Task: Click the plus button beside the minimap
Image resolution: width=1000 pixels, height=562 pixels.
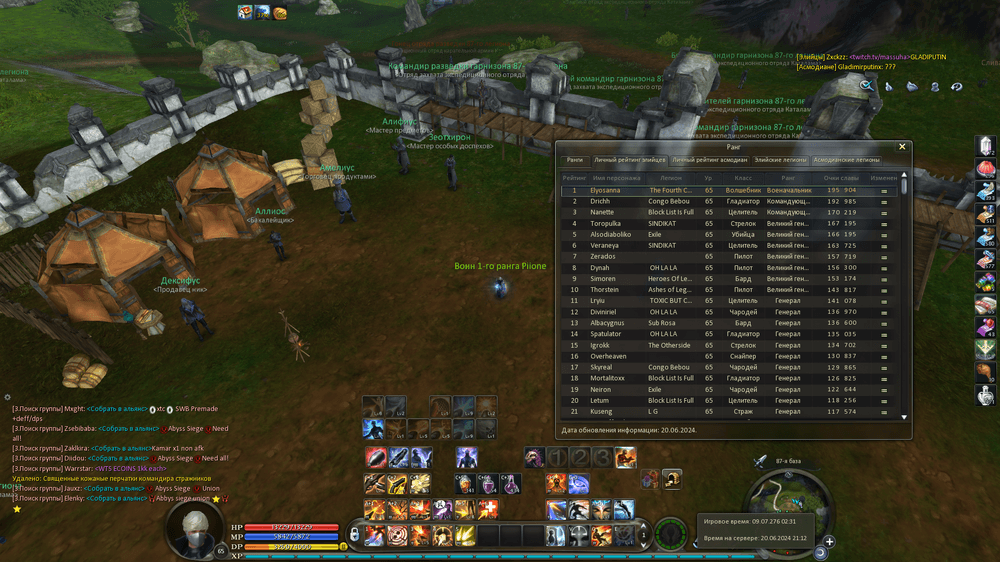Action: click(829, 542)
